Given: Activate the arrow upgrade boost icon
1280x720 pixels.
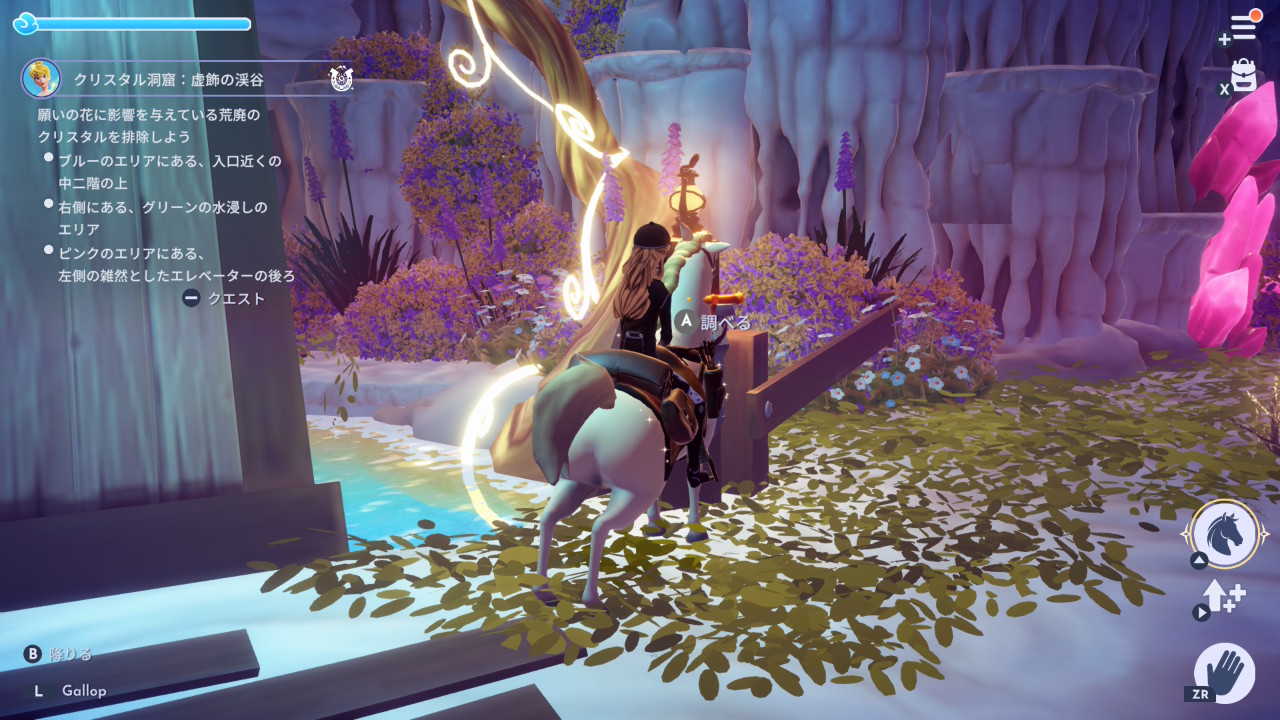Looking at the screenshot, I should (x=1224, y=597).
